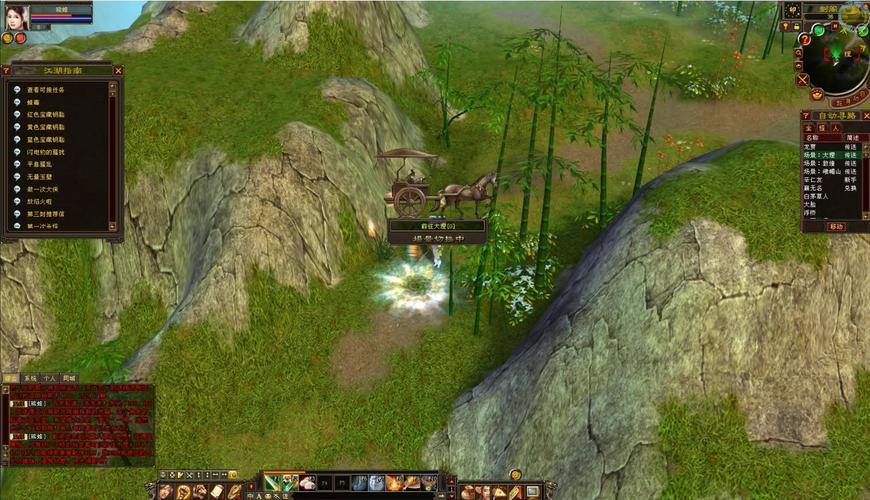
Task: Open the 无量玉璧 guide entry
Action: (x=40, y=177)
